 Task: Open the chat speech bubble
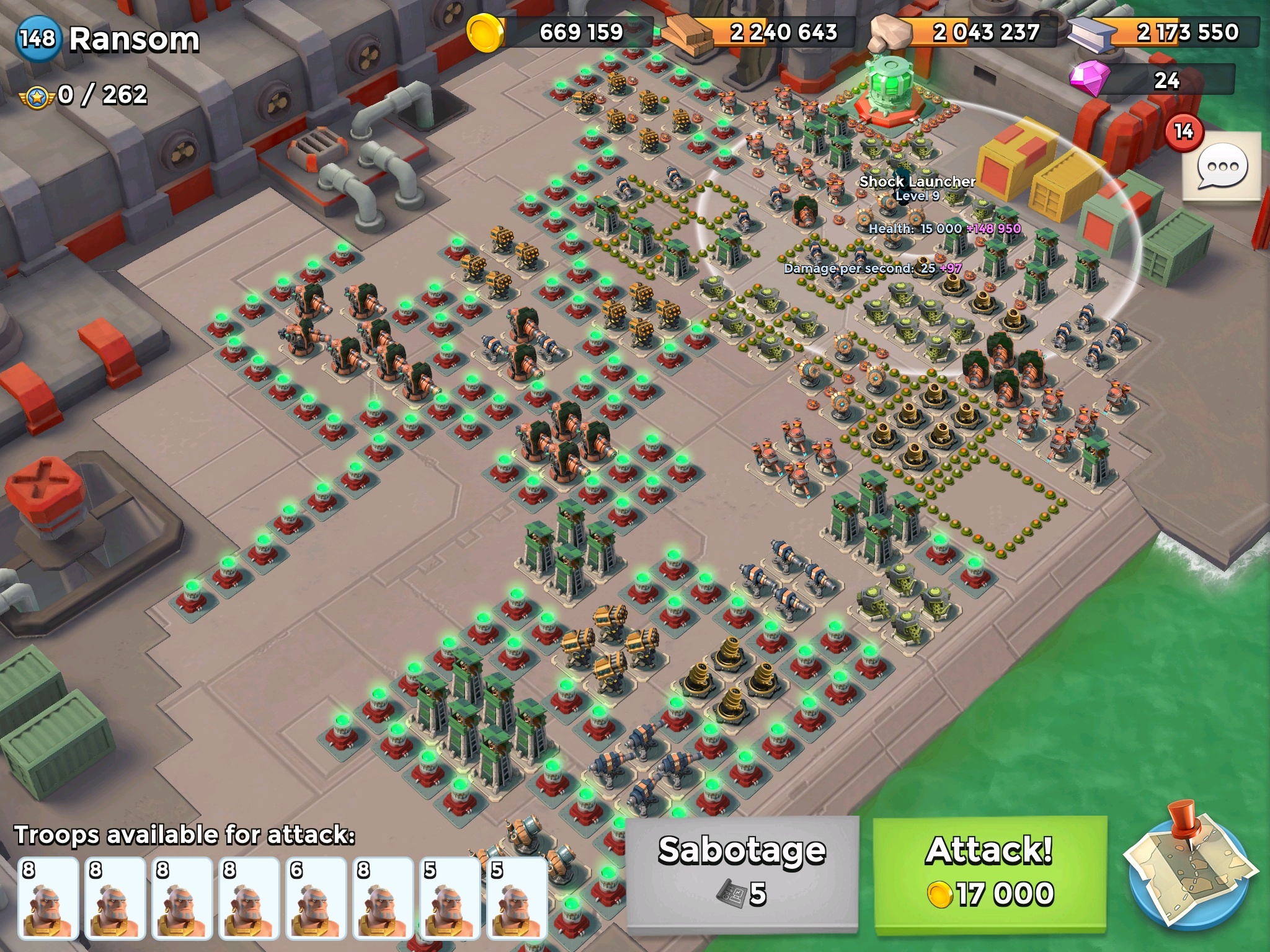click(1222, 166)
